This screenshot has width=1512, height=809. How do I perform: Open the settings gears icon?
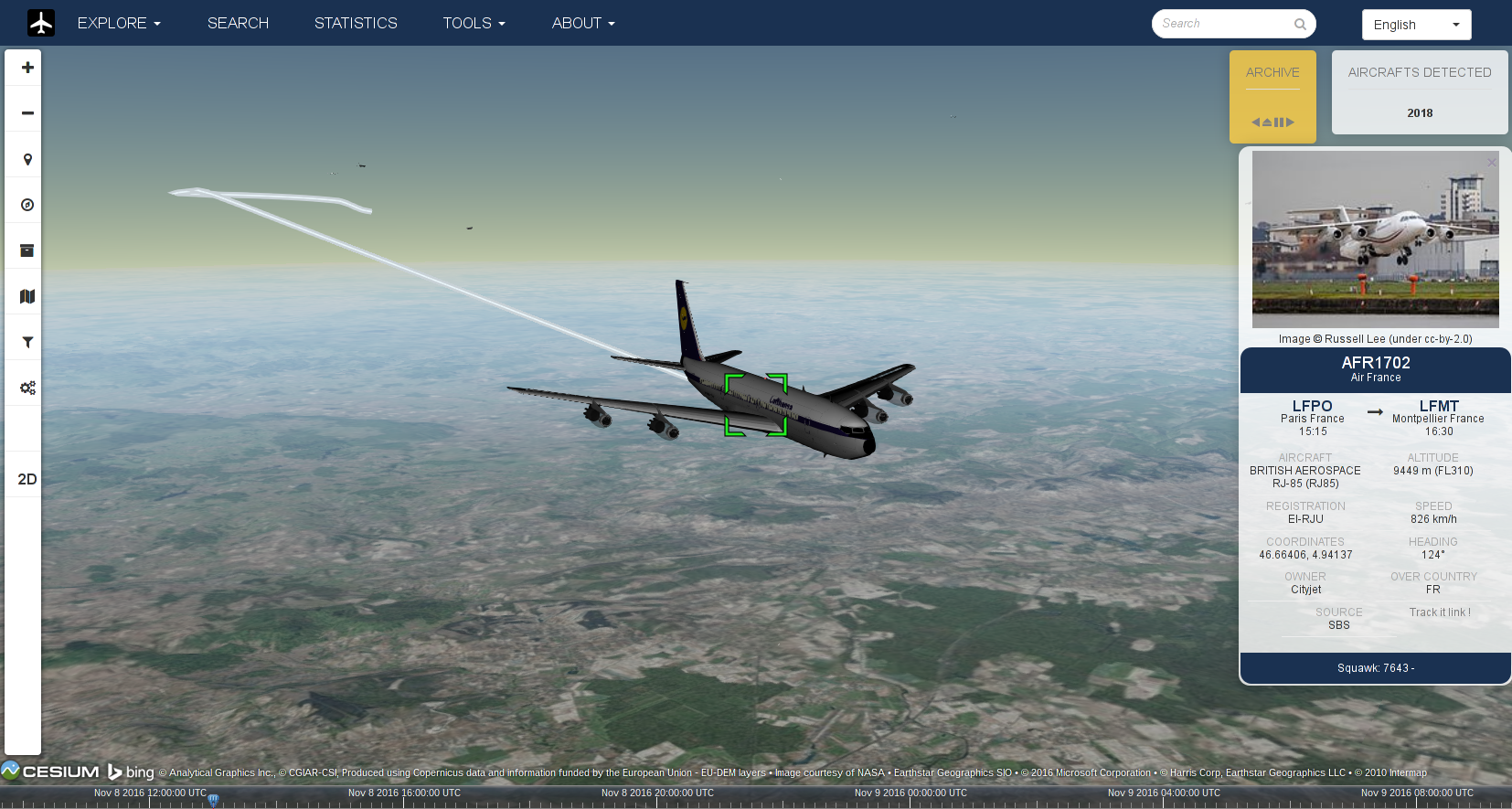pyautogui.click(x=26, y=387)
